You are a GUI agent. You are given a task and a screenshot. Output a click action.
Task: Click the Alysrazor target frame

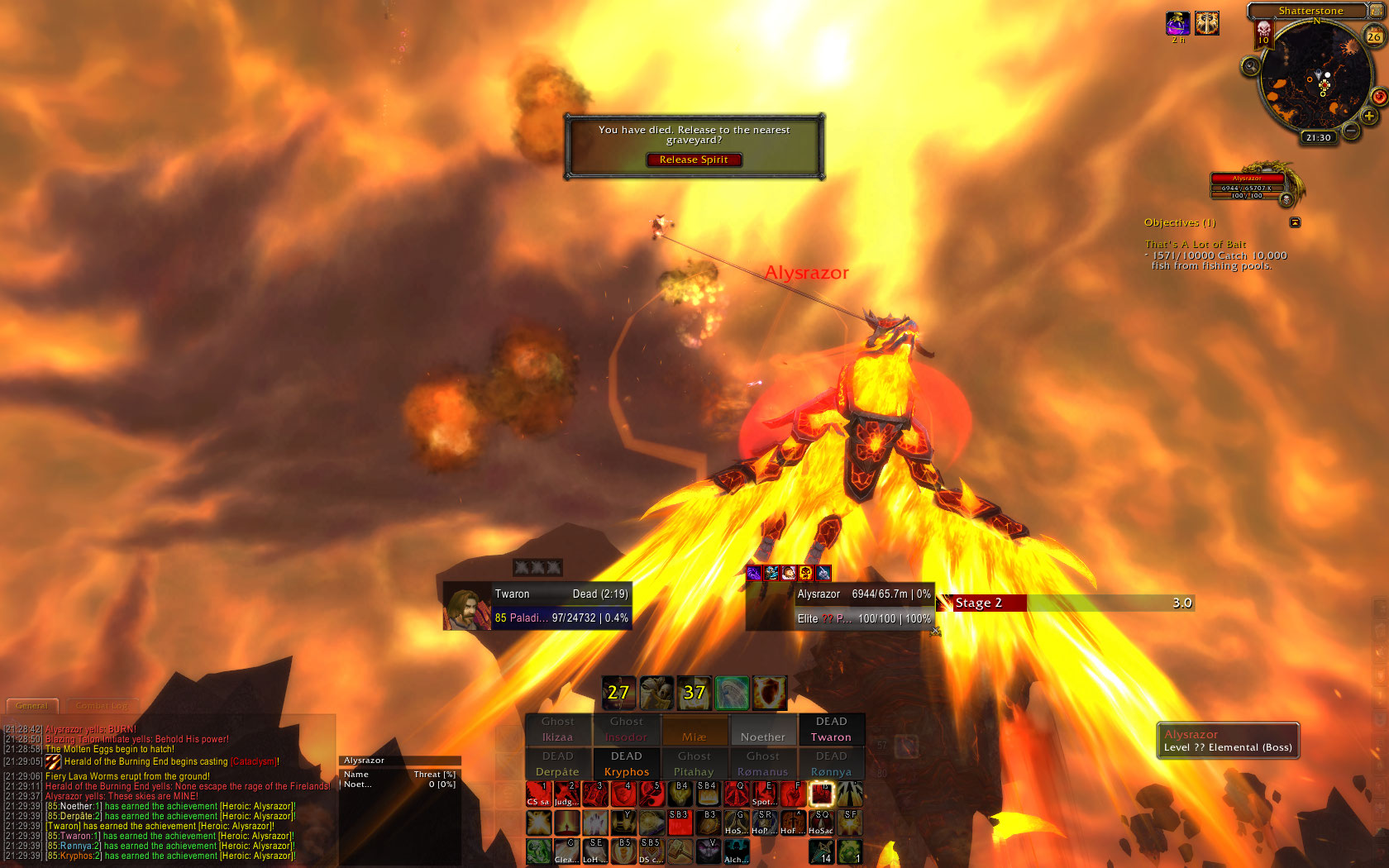pyautogui.click(x=840, y=606)
